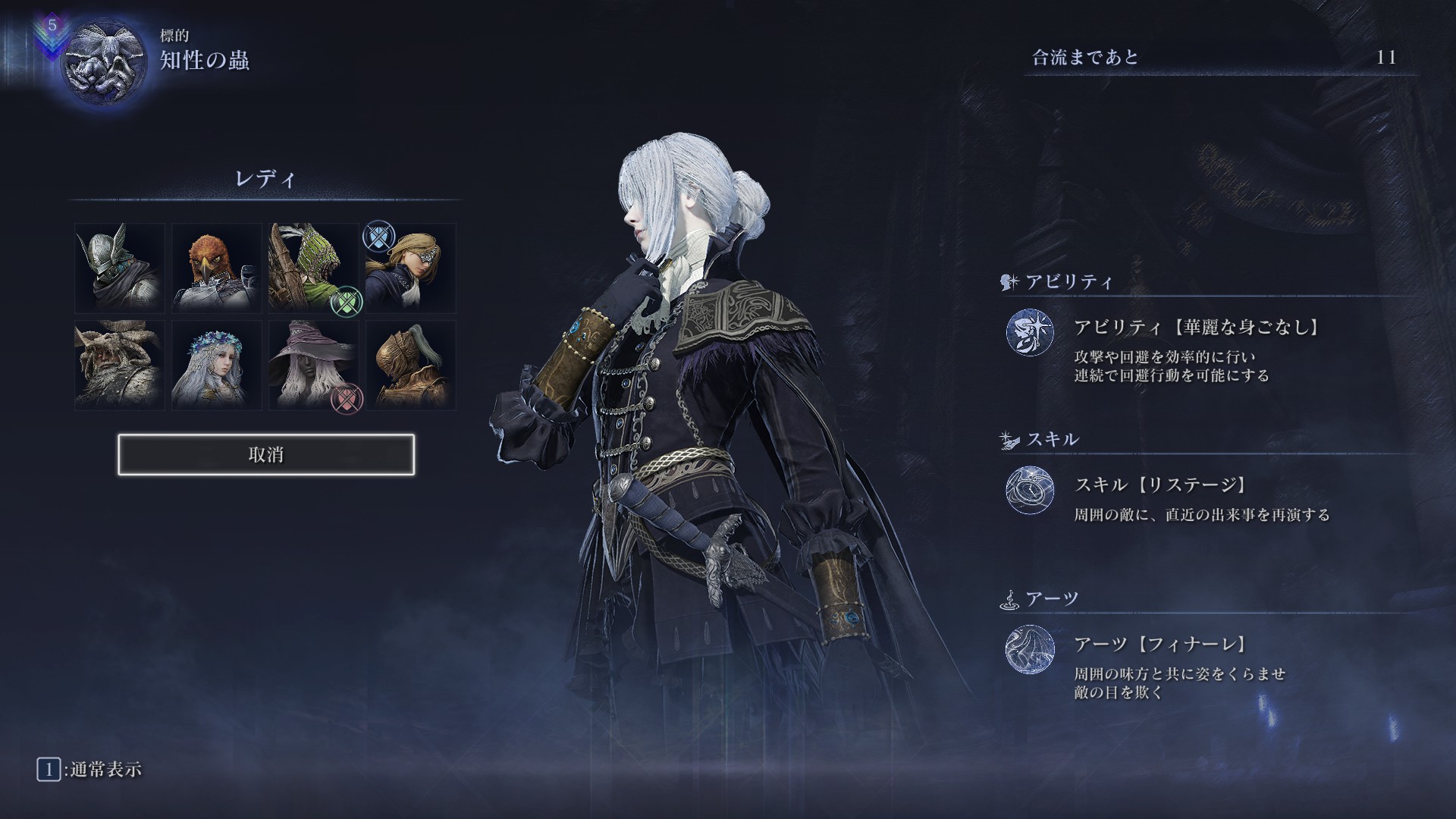
Task: Inspect the フィナーレ arts icon
Action: click(1030, 649)
